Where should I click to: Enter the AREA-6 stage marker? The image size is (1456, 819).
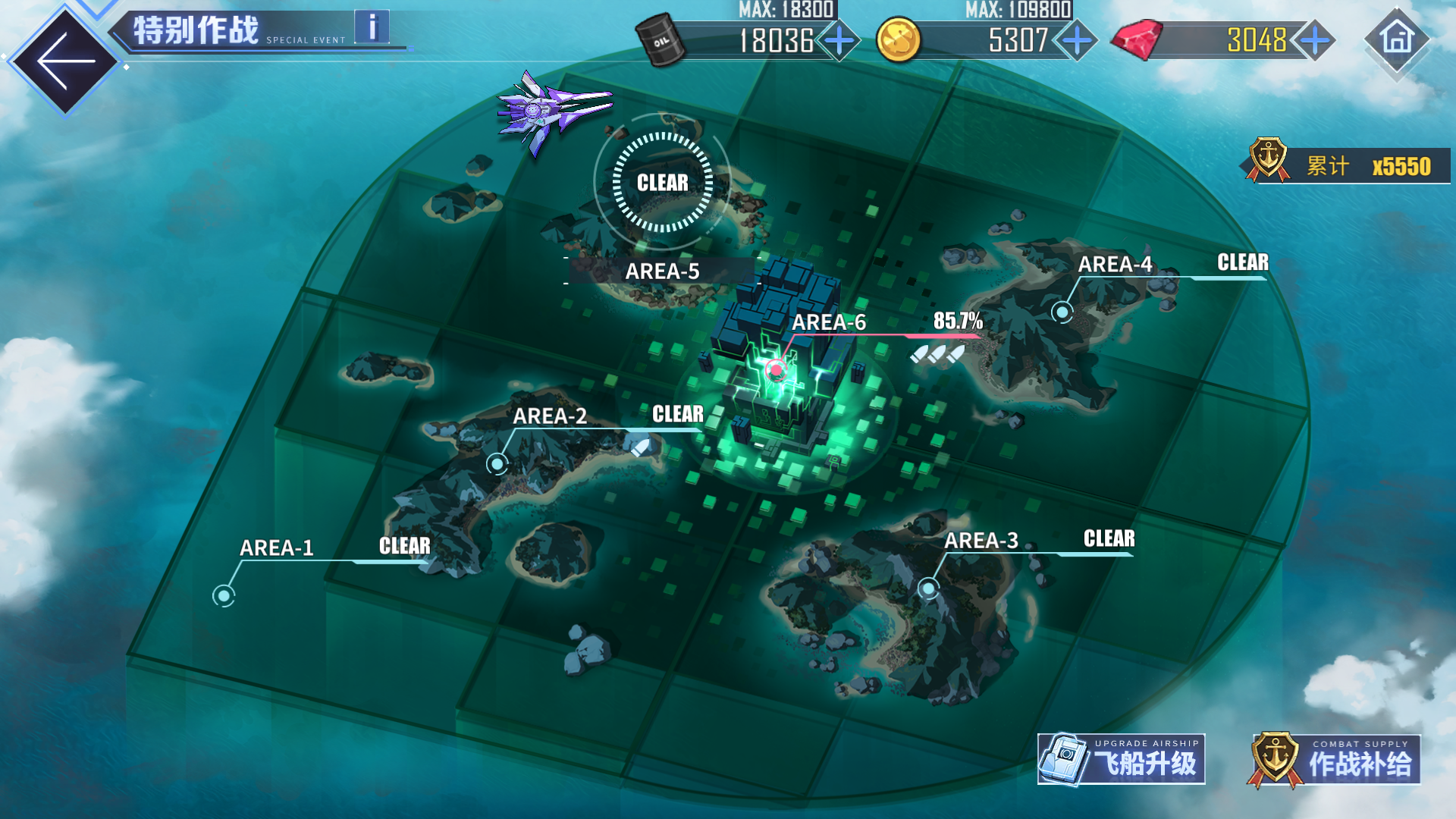(776, 370)
